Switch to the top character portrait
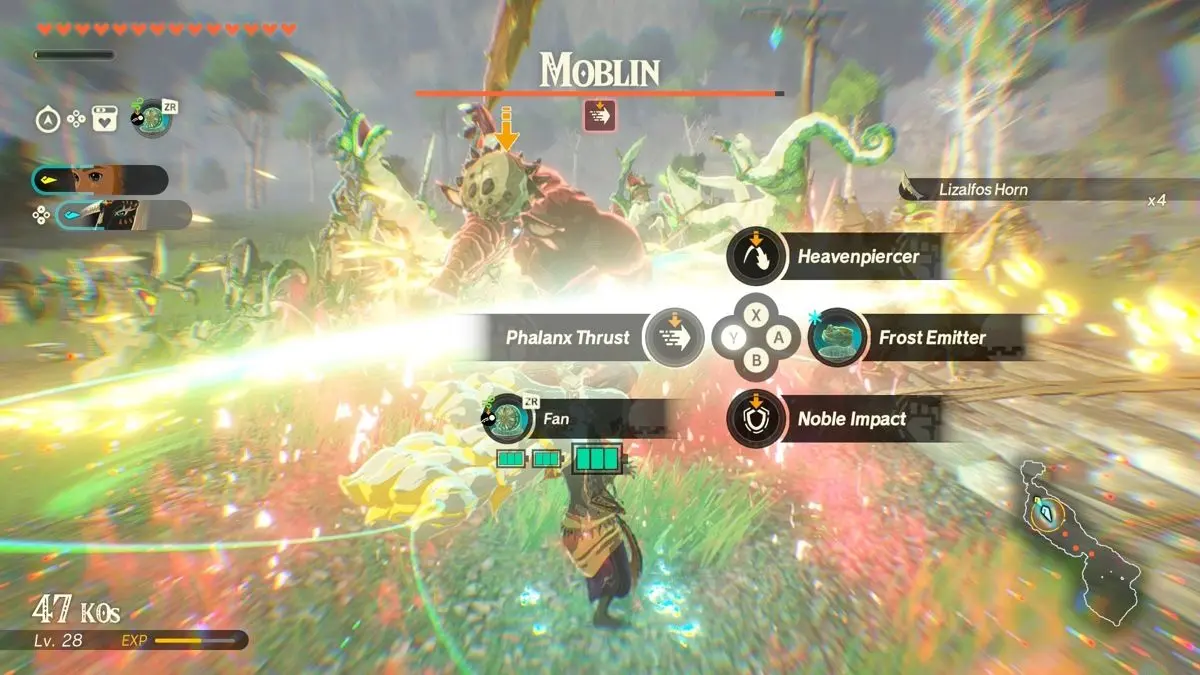Viewport: 1200px width, 675px height. [x=98, y=180]
